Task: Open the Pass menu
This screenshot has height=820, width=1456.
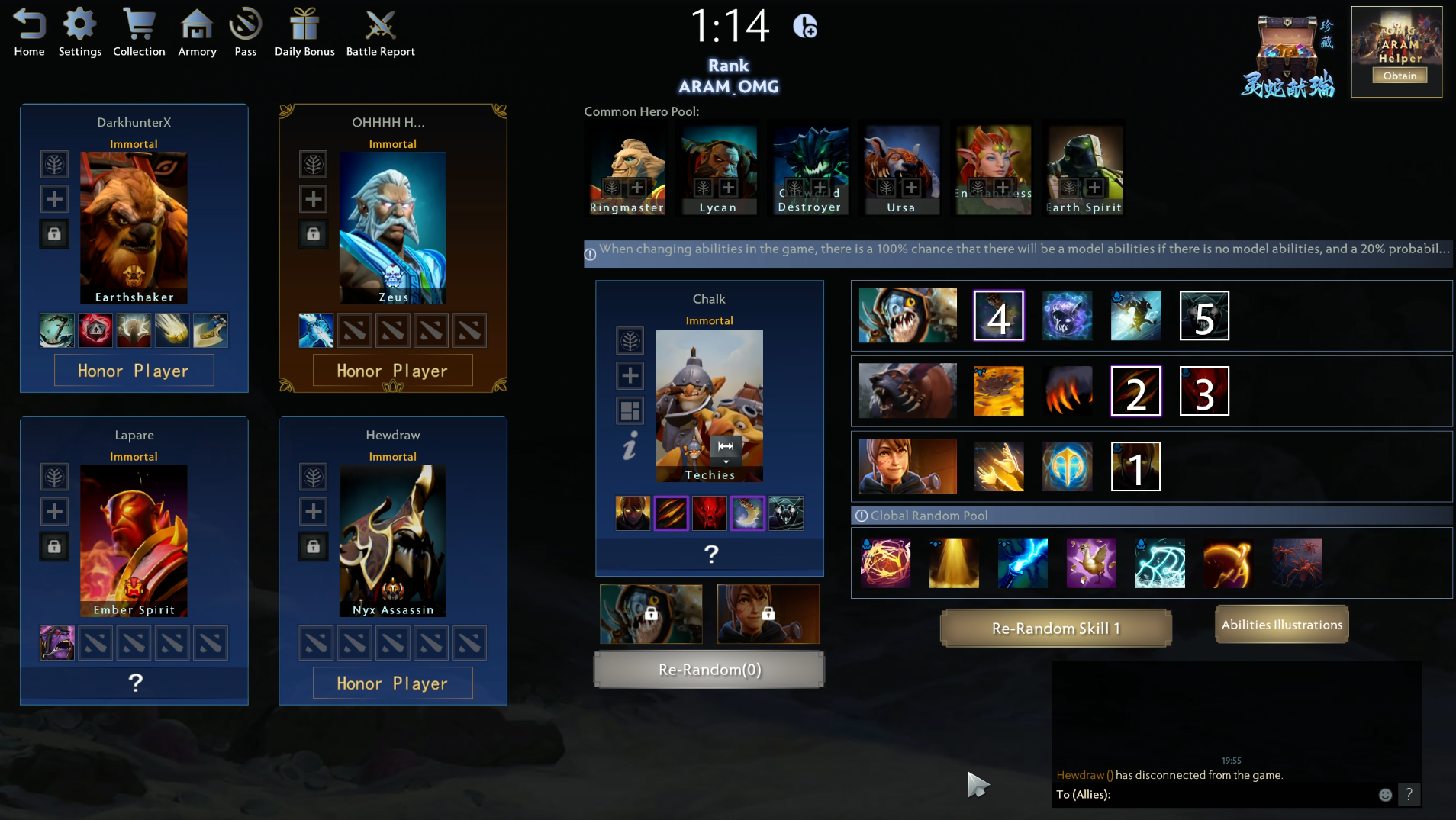Action: point(245,33)
